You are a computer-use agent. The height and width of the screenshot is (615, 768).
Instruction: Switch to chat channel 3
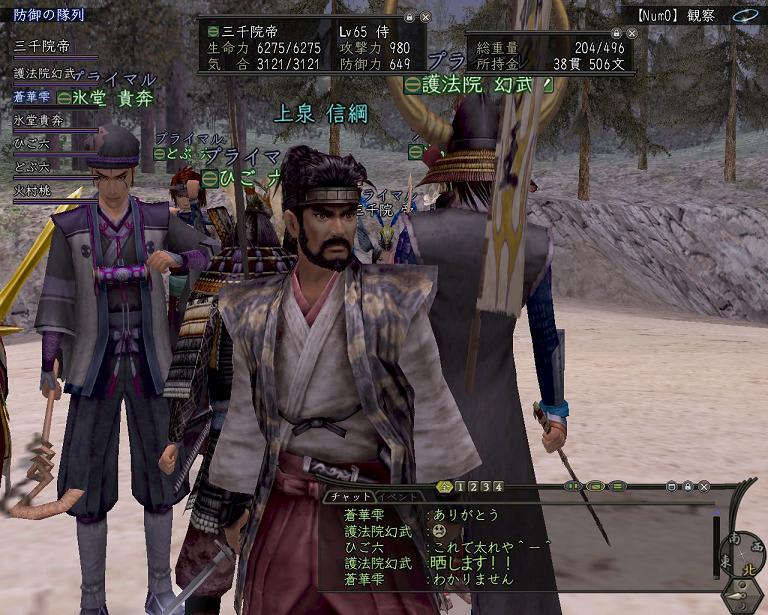(485, 487)
